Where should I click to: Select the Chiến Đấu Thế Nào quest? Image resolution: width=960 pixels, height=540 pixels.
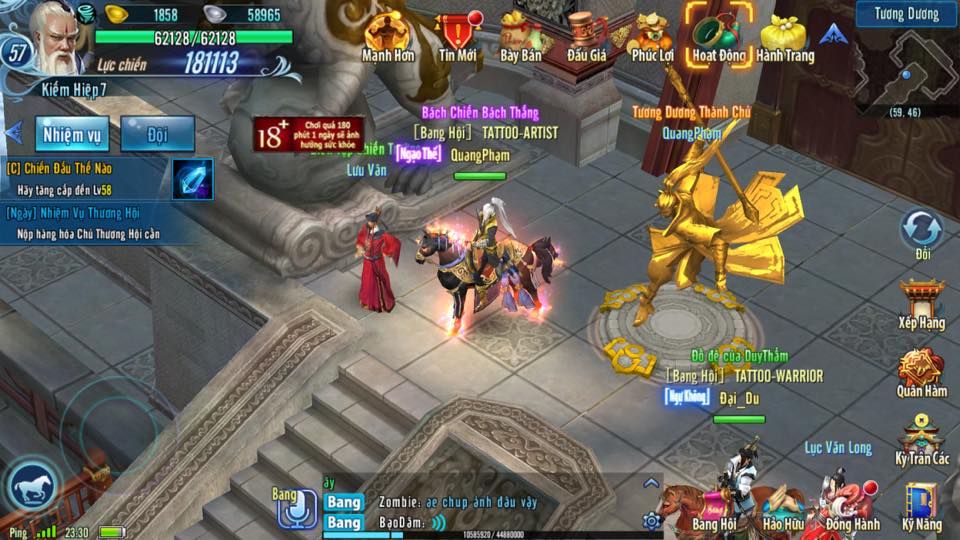pos(85,178)
